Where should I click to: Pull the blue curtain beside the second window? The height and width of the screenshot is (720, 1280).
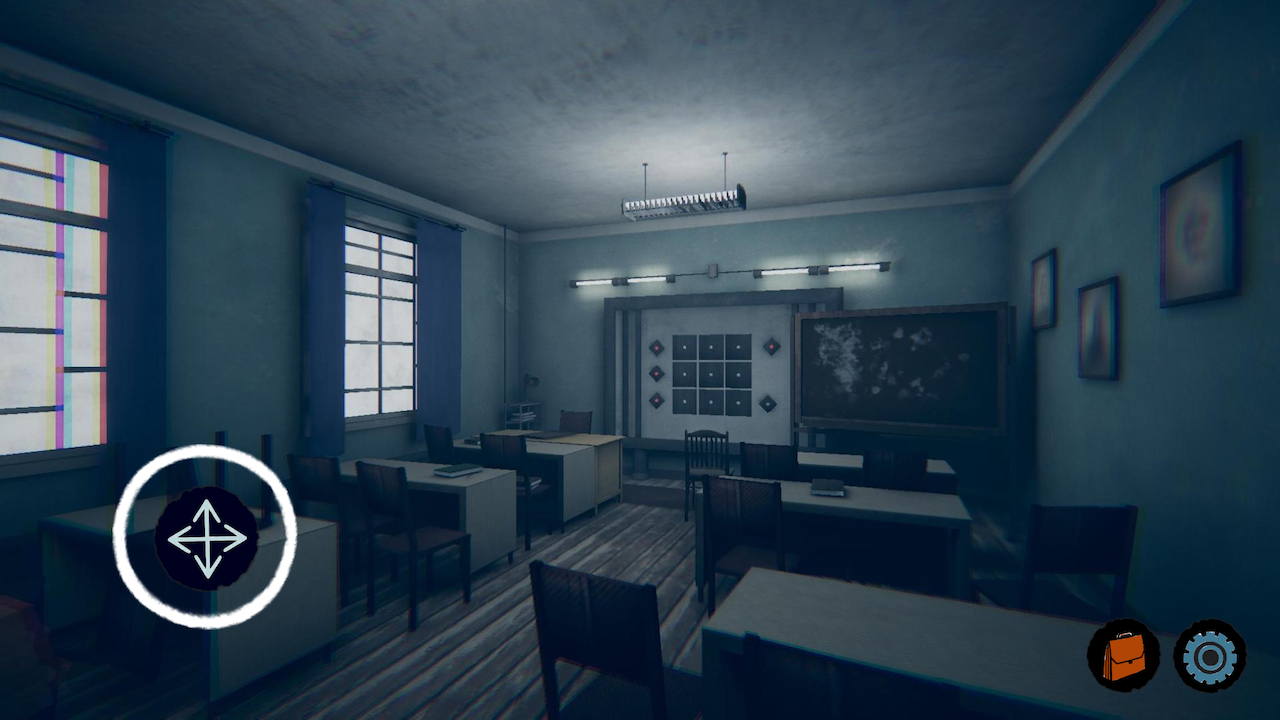[x=438, y=320]
